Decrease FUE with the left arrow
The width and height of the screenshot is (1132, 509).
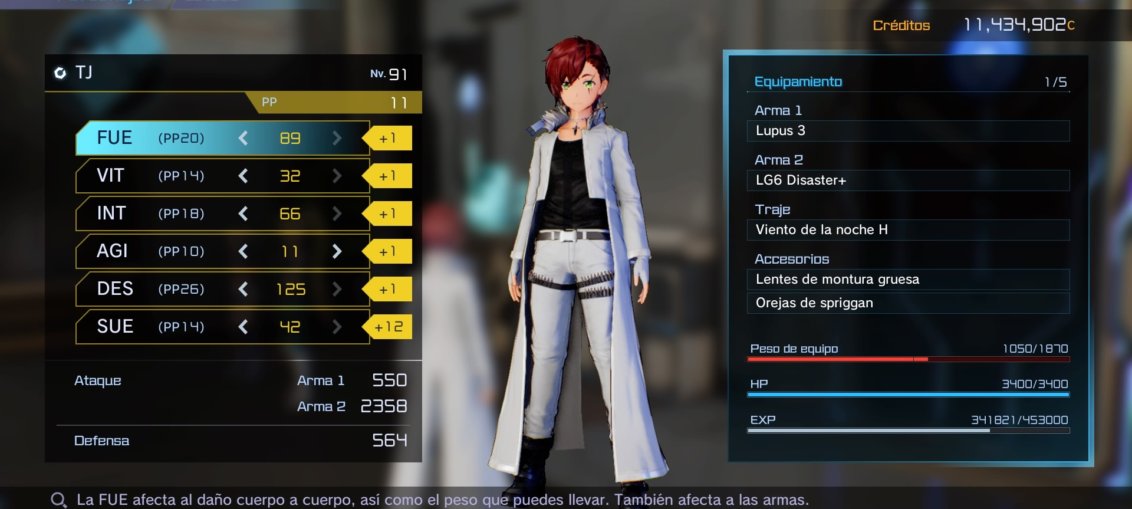(243, 138)
